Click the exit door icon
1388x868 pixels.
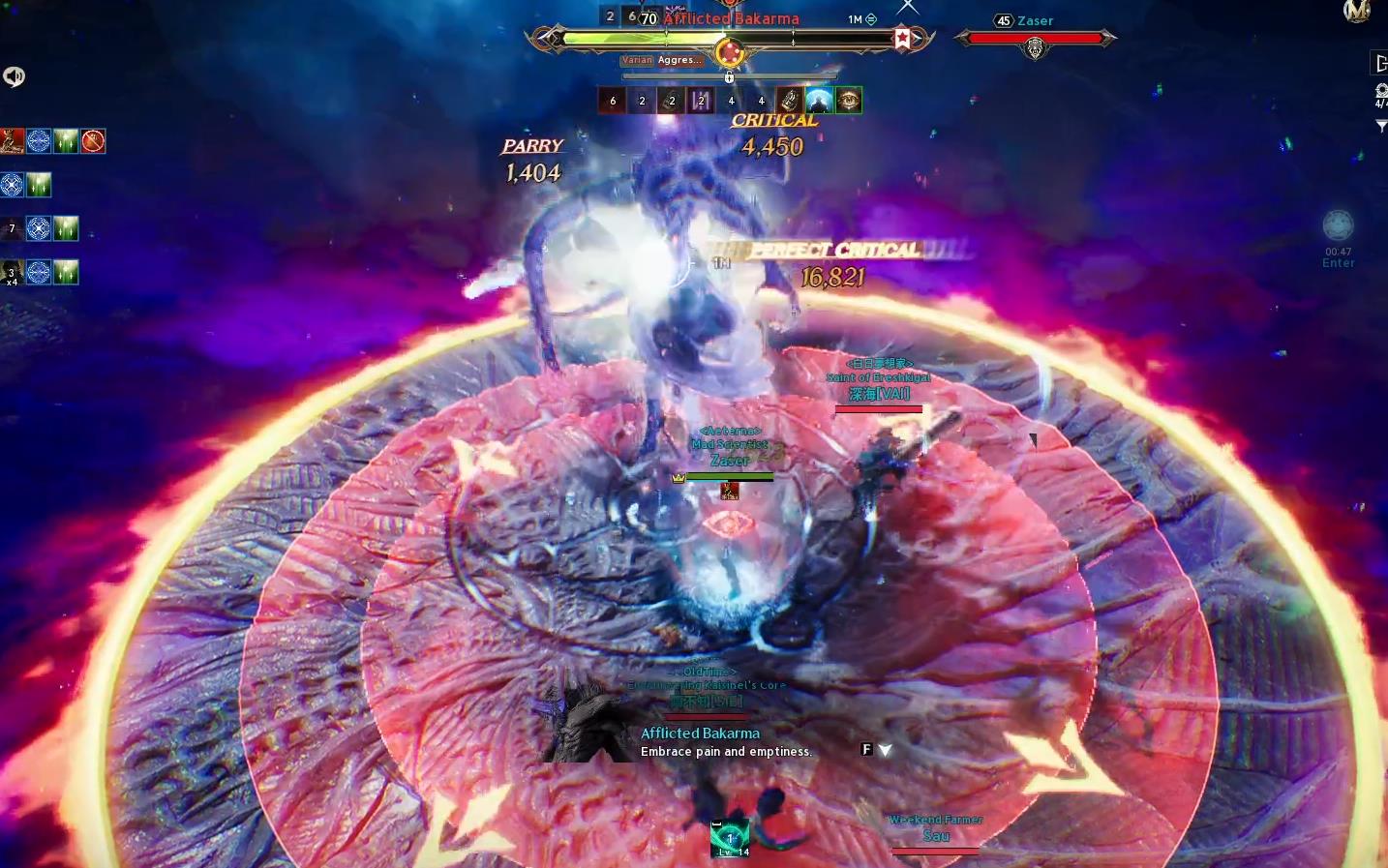1379,64
